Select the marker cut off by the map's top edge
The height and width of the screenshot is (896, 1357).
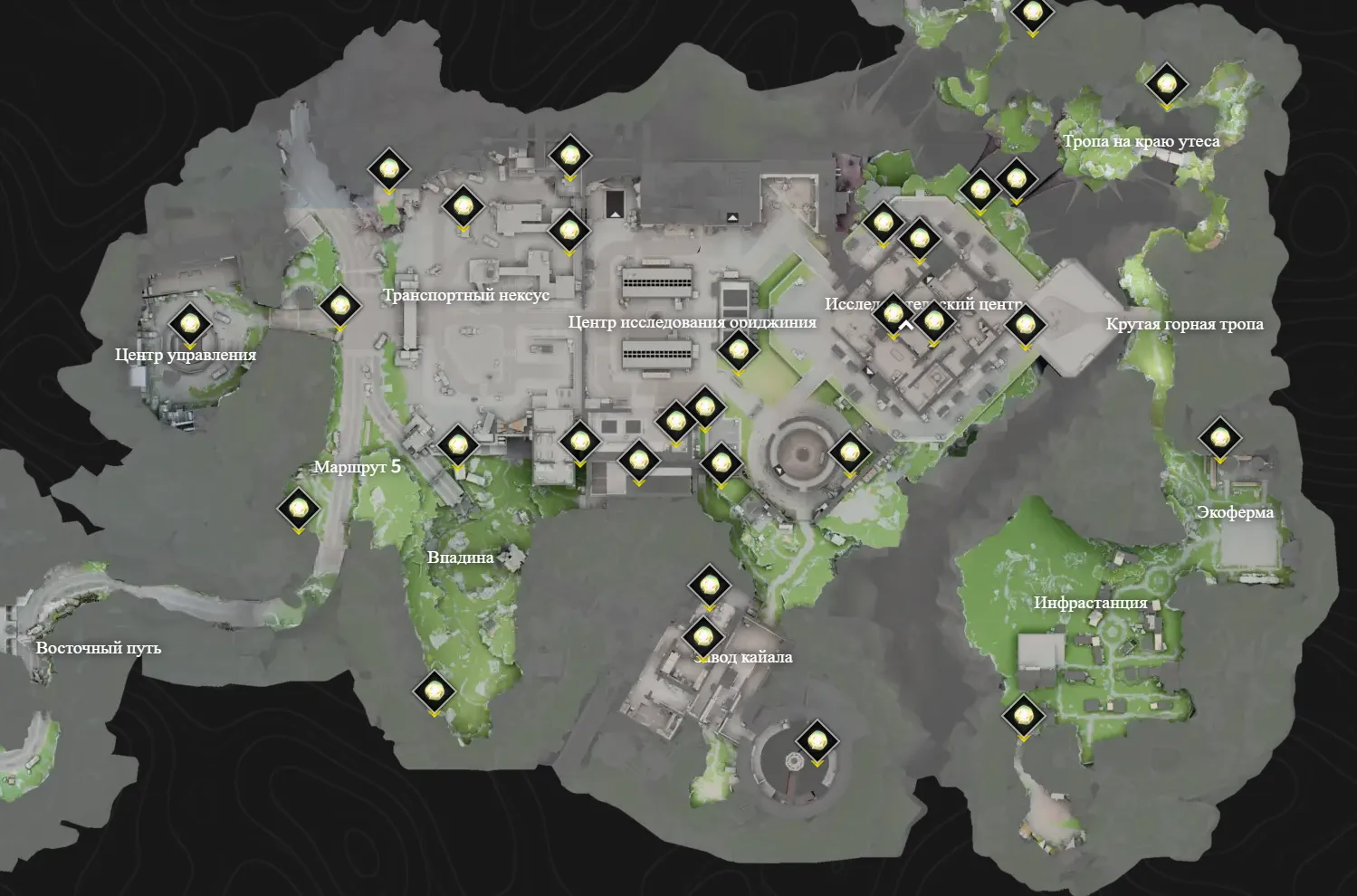(1031, 14)
